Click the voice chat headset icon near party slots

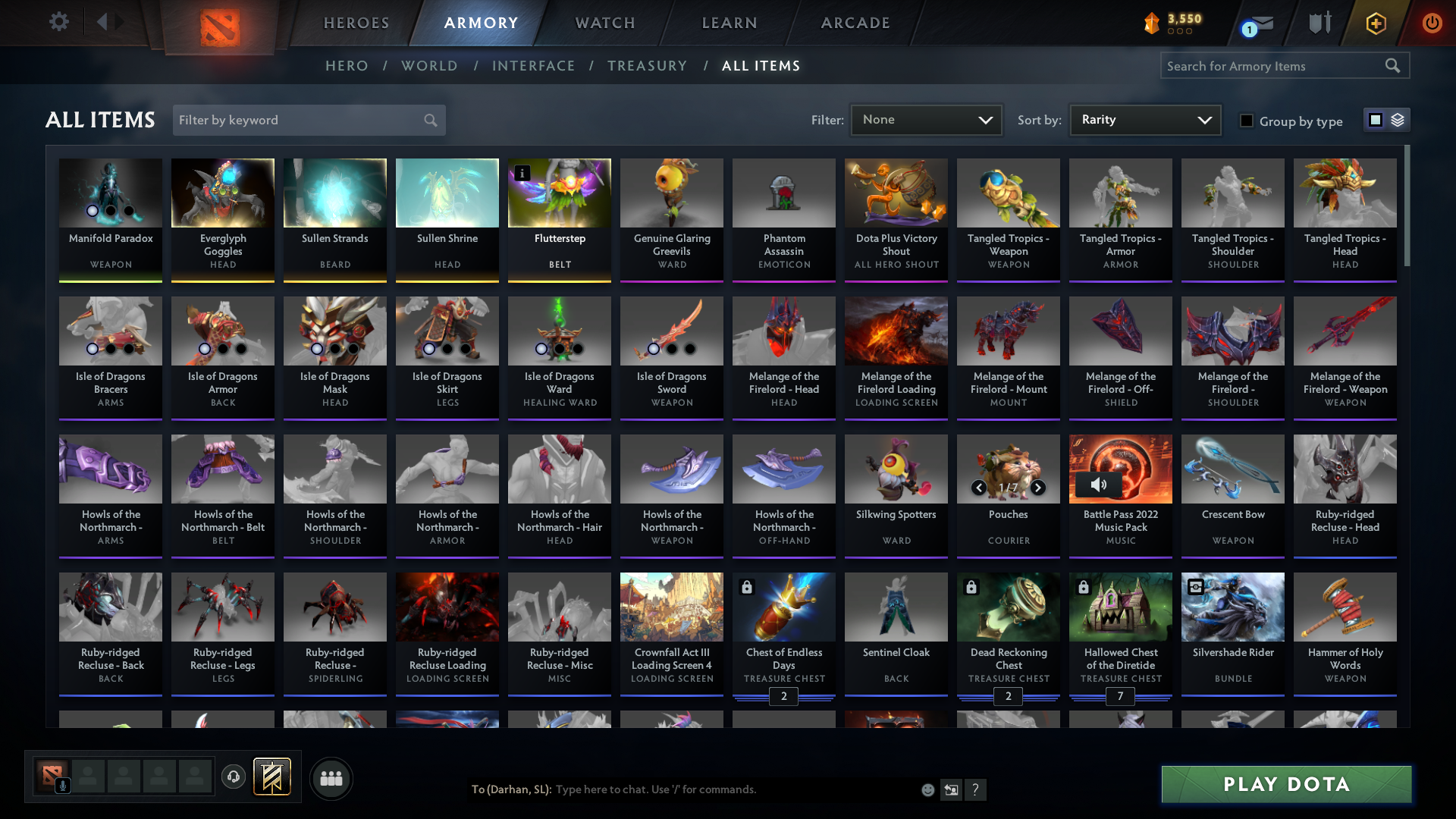tap(233, 777)
